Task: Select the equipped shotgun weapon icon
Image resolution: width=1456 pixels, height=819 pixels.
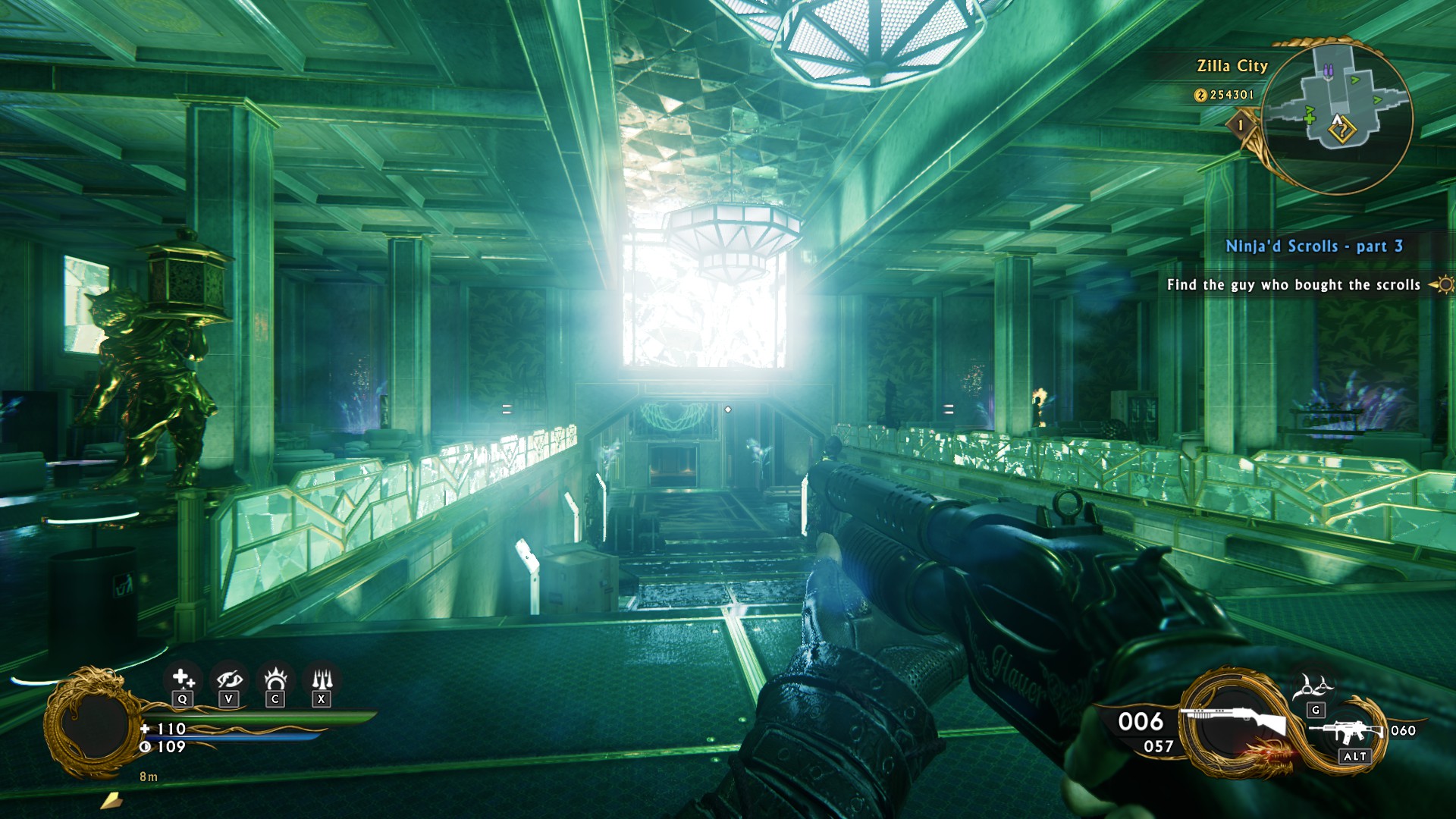Action: coord(1232,722)
